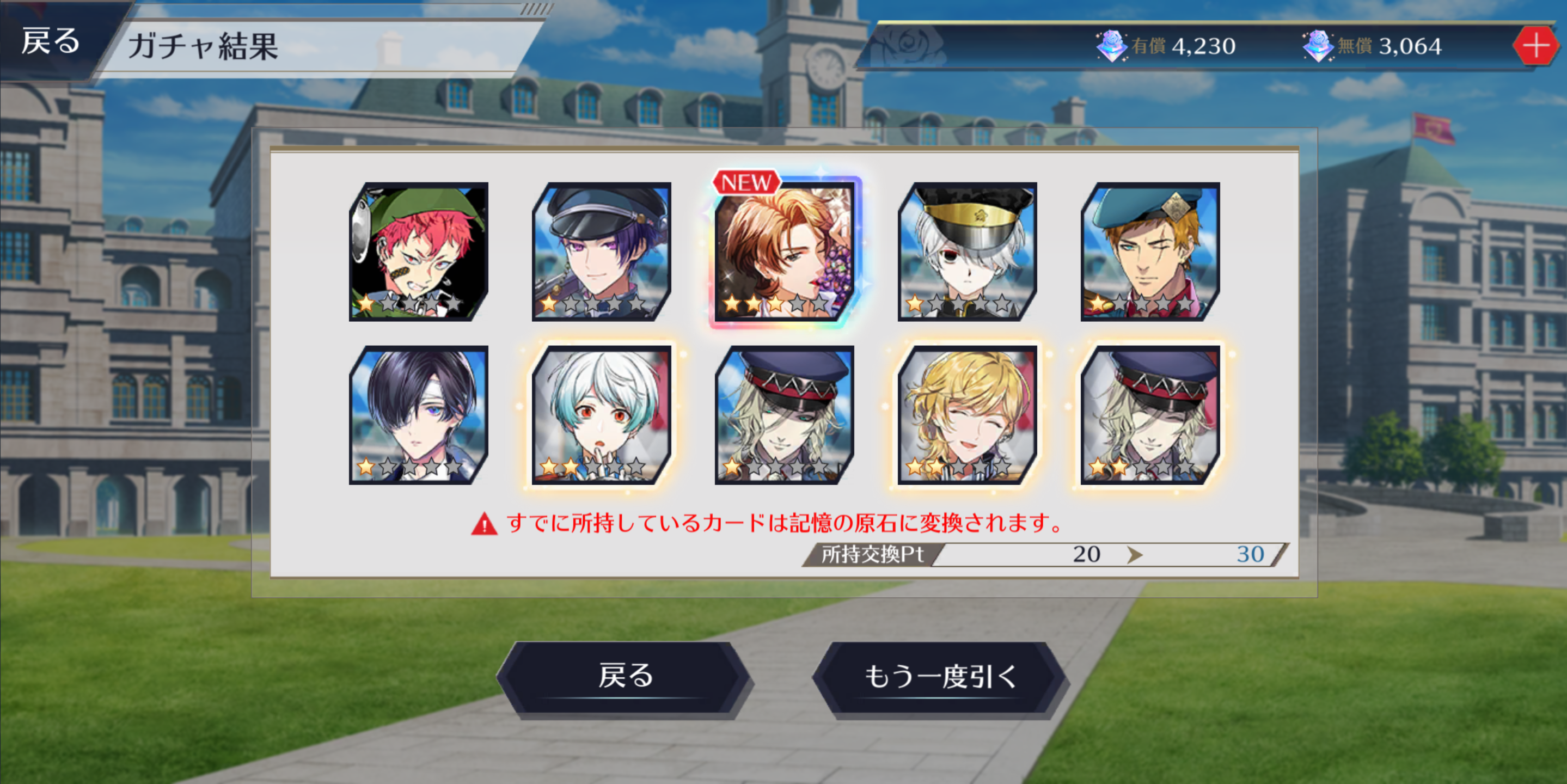Open the two-star navy-capped card with closed eyes

[x=1150, y=415]
